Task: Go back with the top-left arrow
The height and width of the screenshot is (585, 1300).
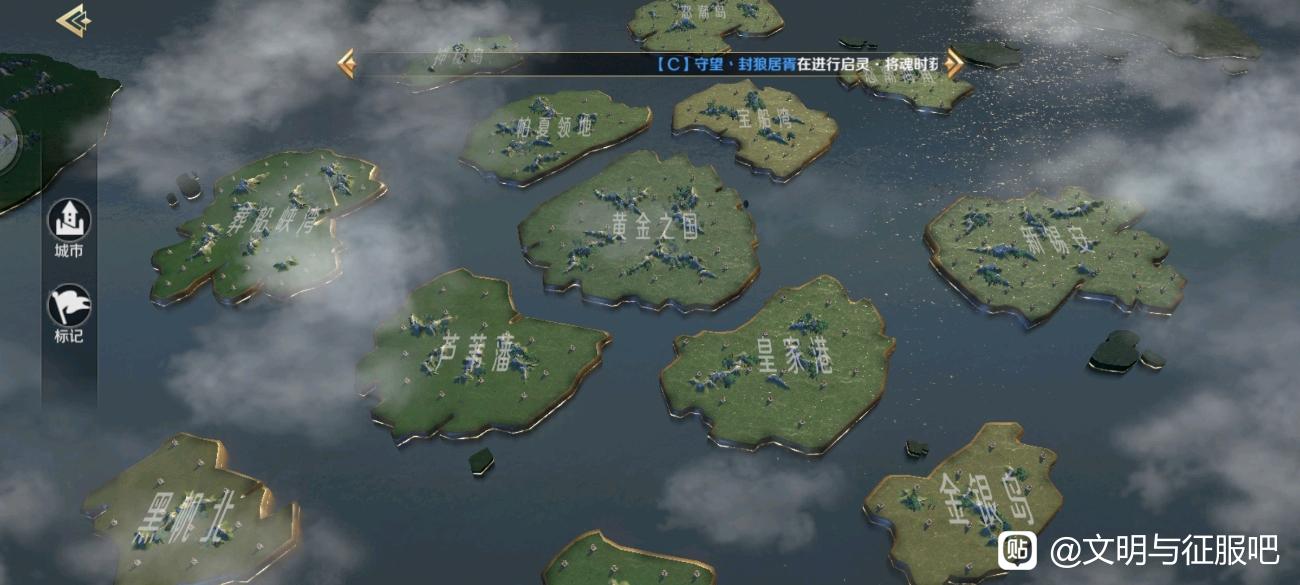Action: 74,20
